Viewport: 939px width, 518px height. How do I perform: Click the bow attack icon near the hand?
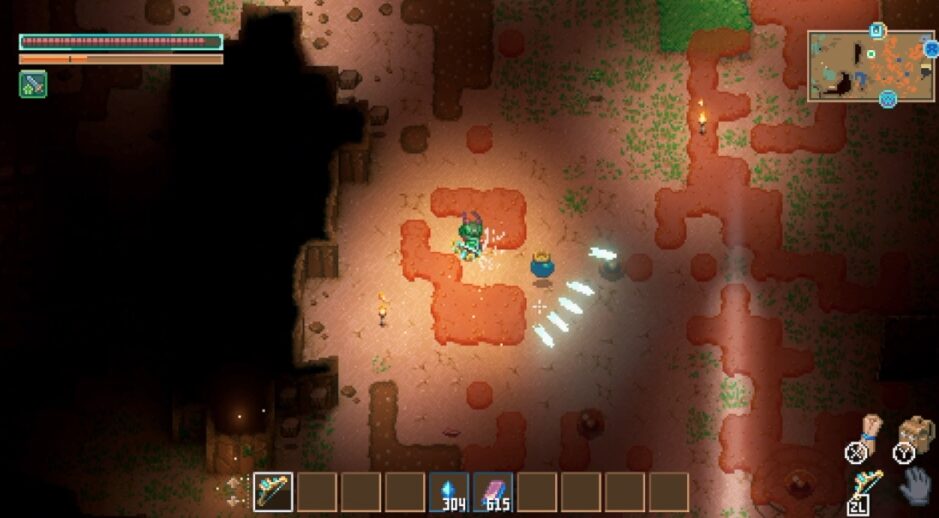point(866,484)
